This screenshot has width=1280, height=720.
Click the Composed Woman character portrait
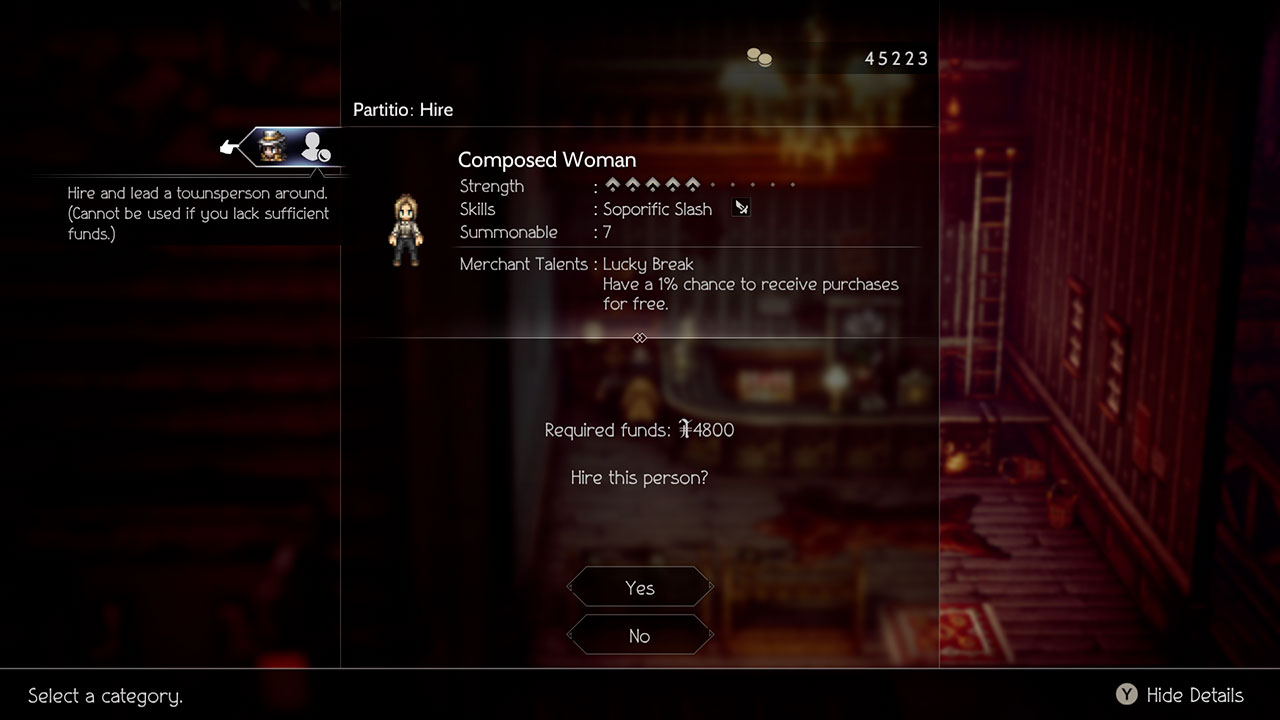[x=406, y=231]
